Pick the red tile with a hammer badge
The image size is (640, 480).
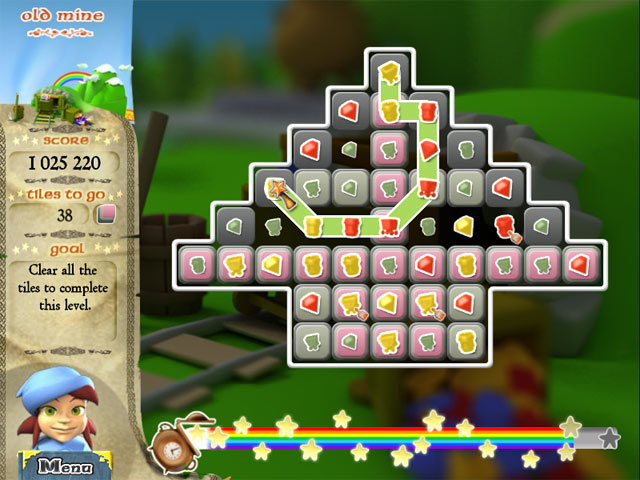[x=504, y=227]
